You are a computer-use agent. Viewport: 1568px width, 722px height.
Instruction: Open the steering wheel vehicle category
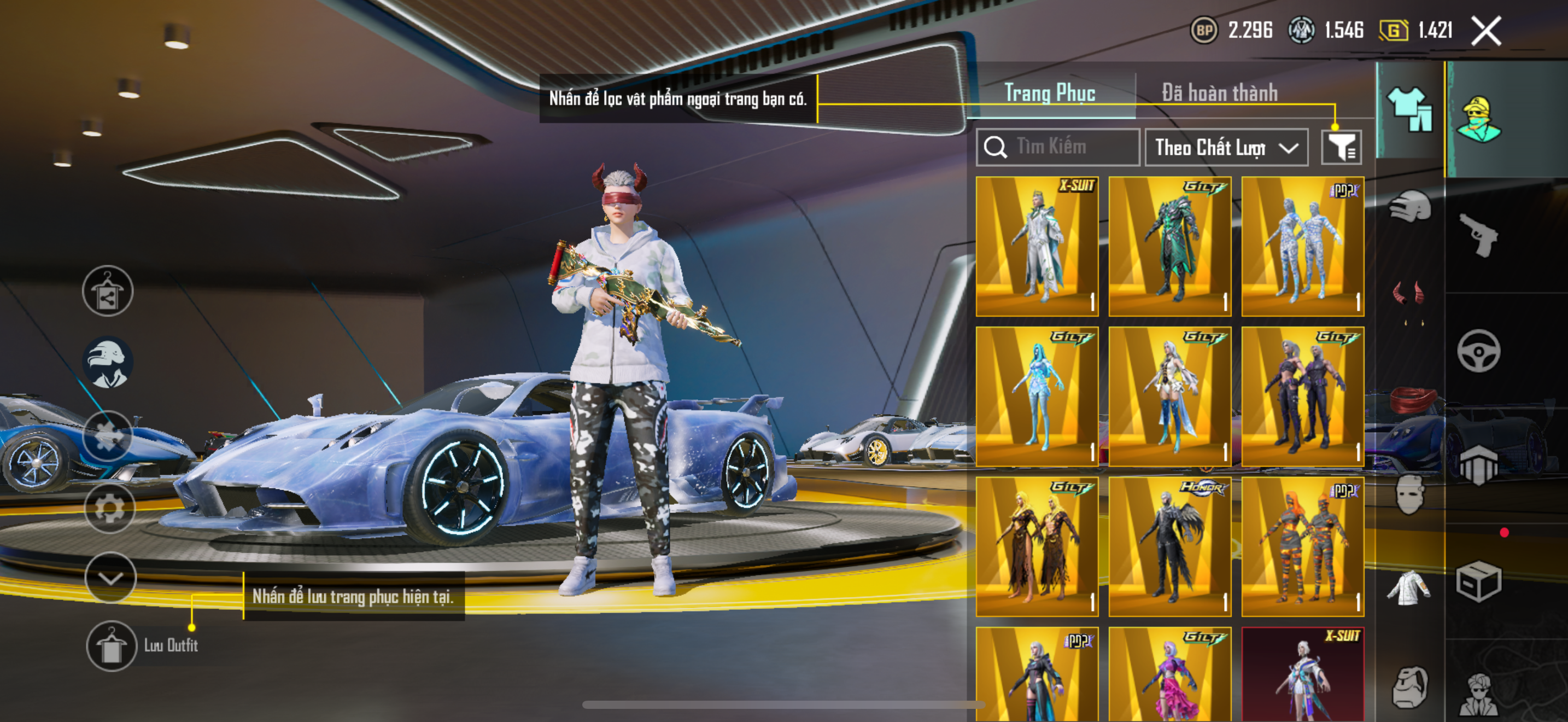(1478, 350)
